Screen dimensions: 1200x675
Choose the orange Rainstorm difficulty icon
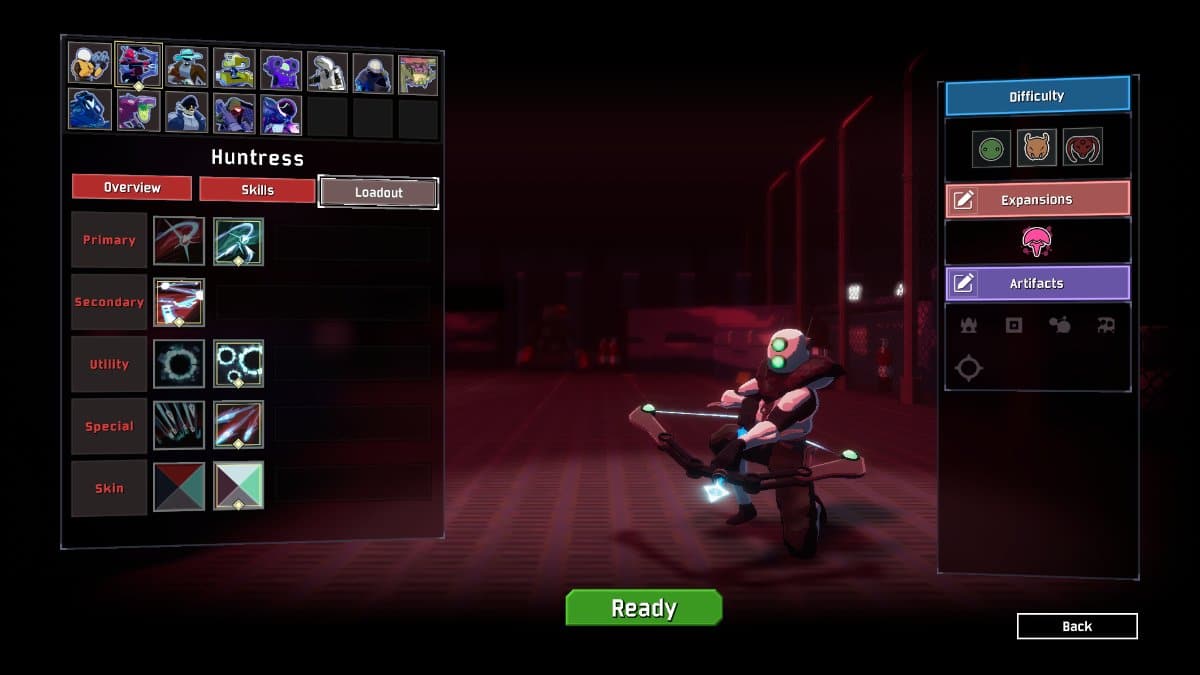coord(1037,148)
